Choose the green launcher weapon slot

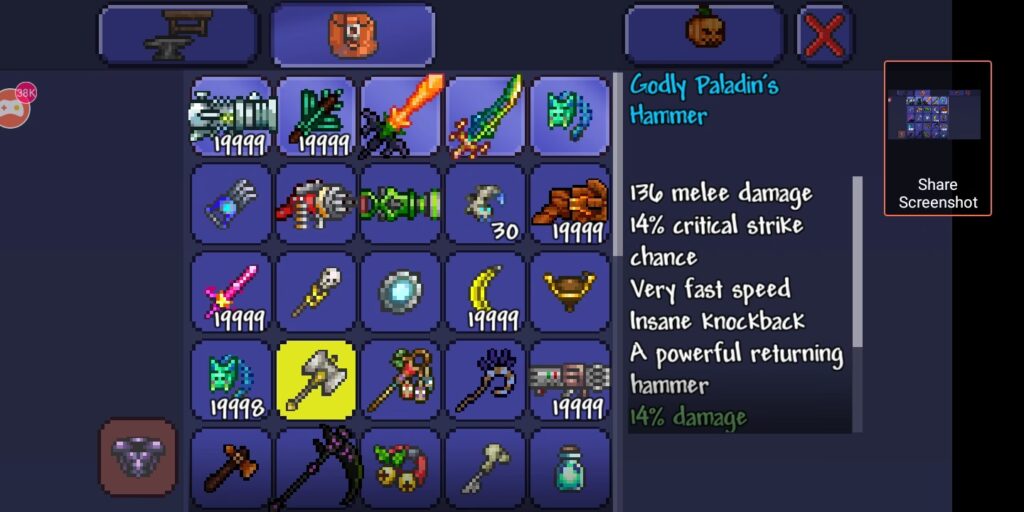[x=401, y=204]
